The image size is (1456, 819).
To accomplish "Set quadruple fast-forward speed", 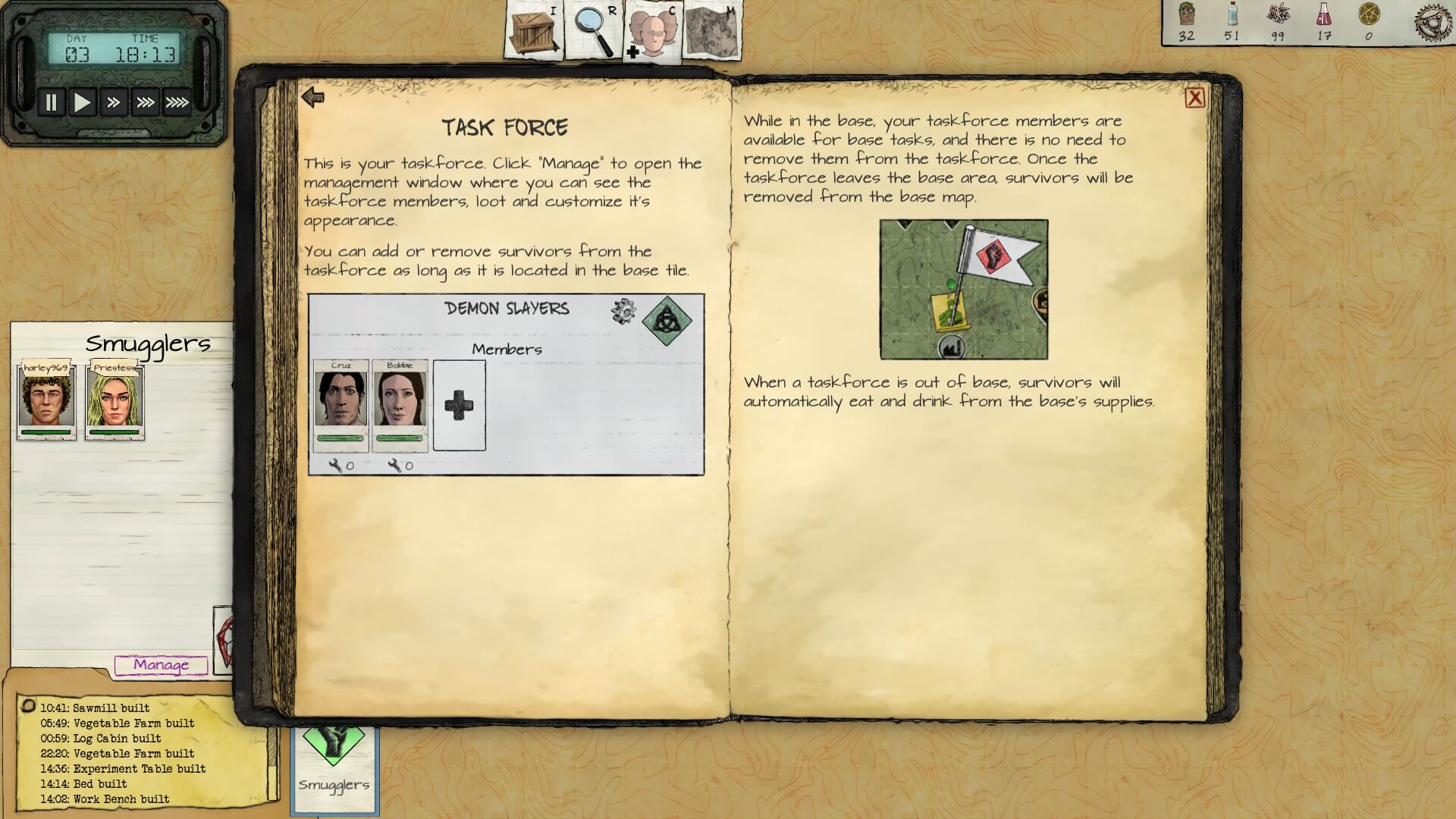I will 177,102.
